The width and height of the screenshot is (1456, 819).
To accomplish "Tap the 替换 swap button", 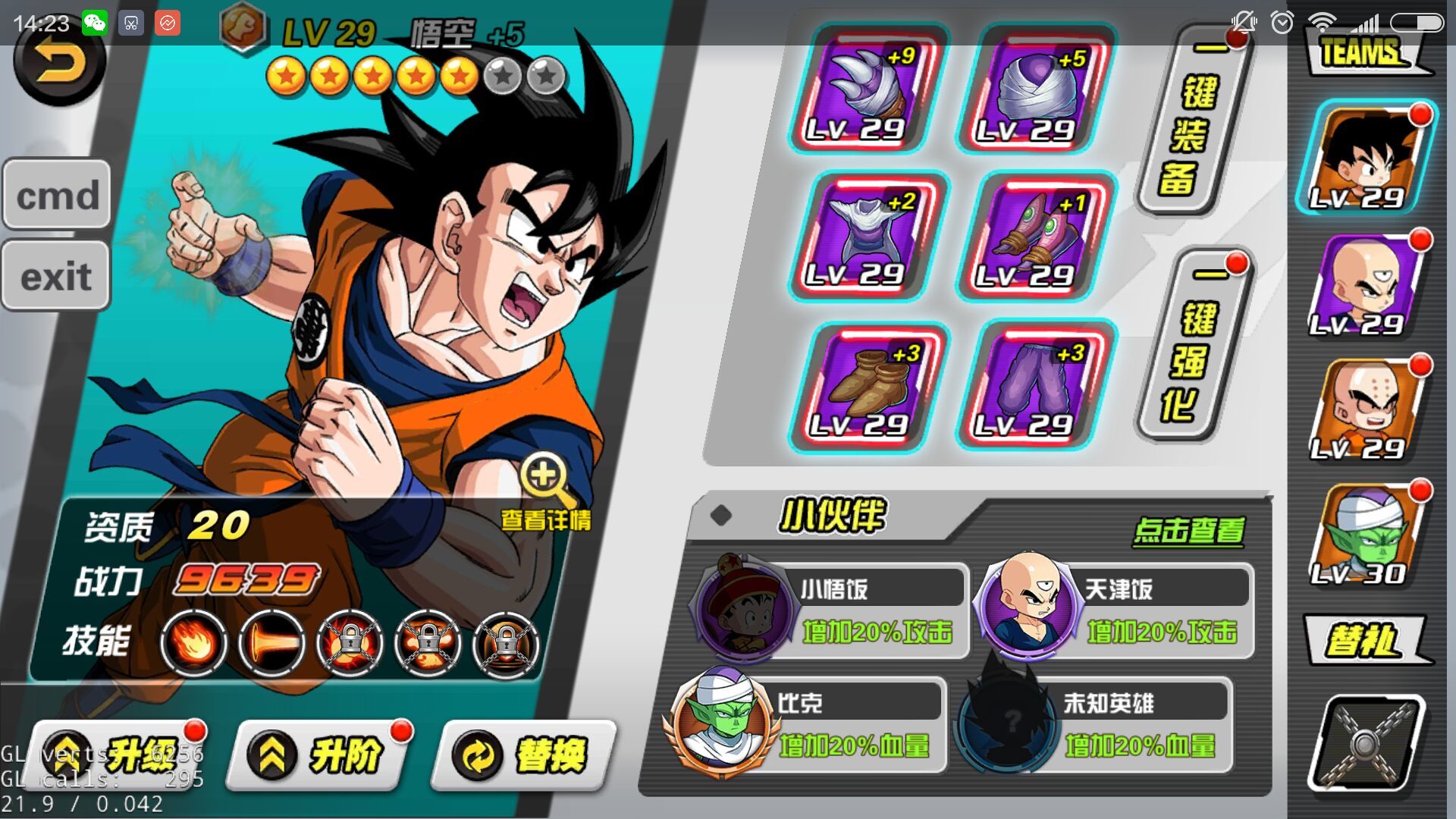I will [x=525, y=755].
